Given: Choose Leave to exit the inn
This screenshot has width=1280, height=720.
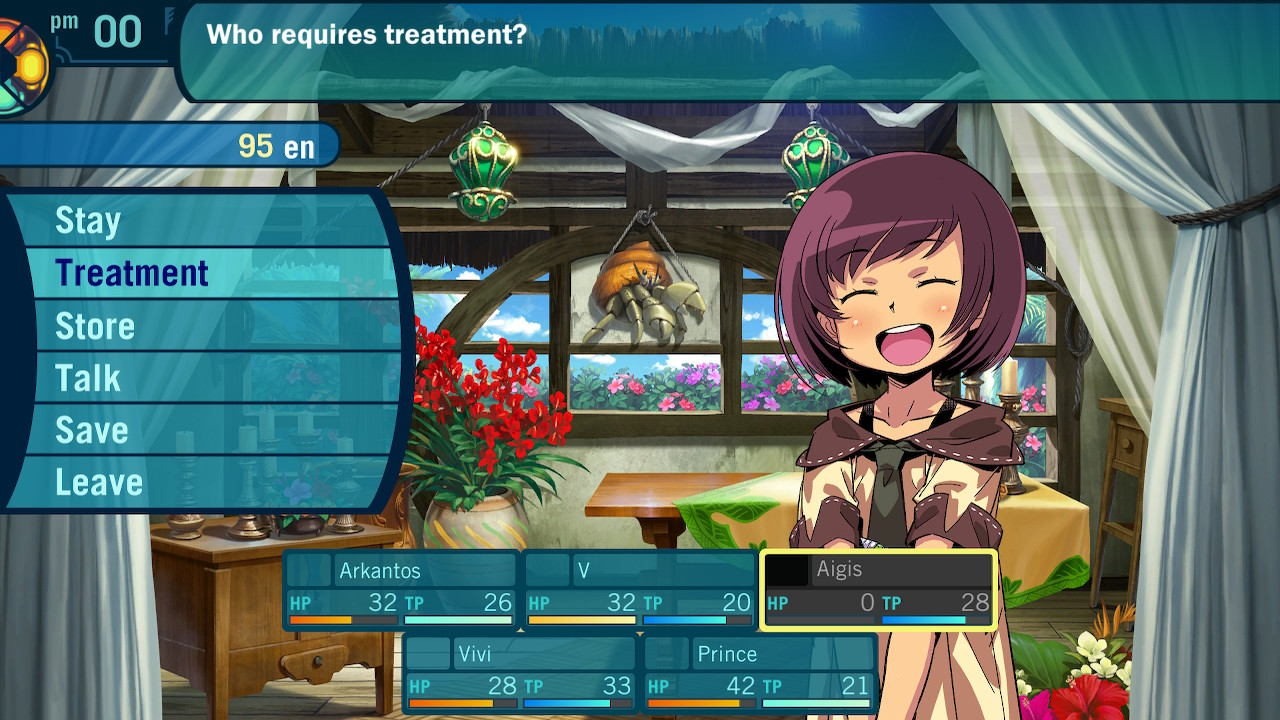Looking at the screenshot, I should pyautogui.click(x=99, y=482).
